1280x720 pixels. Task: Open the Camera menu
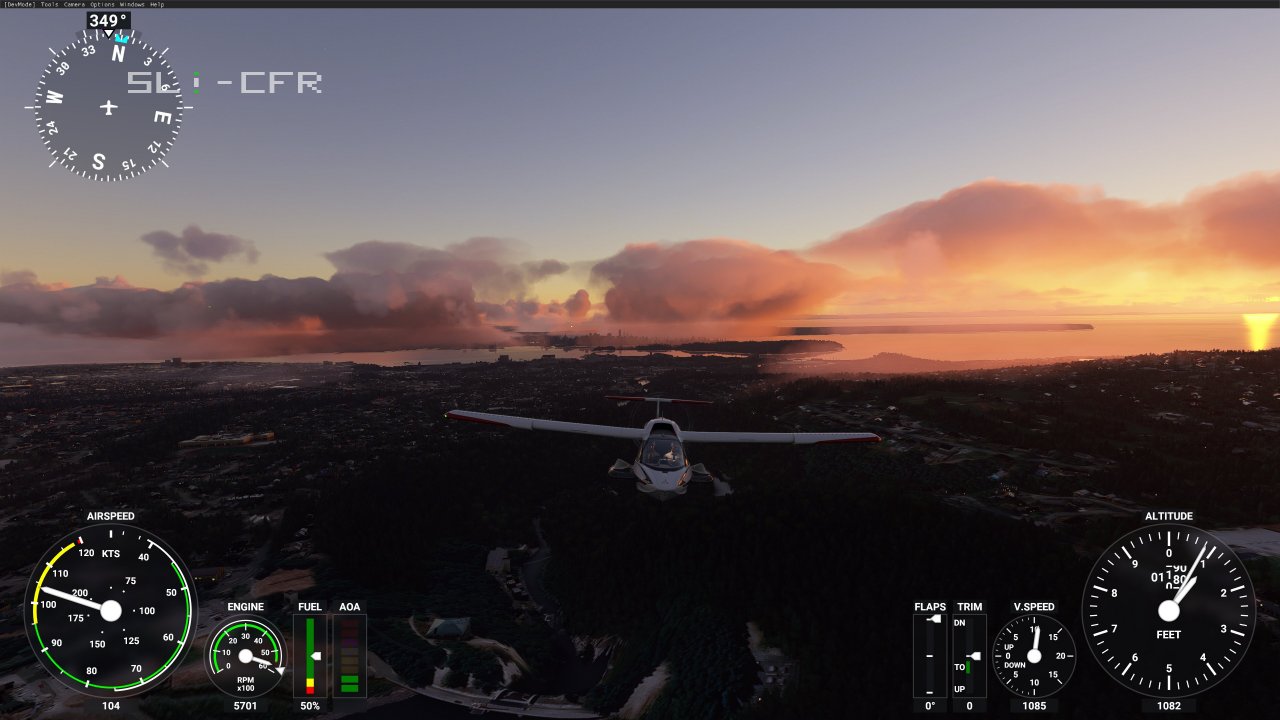click(x=74, y=4)
